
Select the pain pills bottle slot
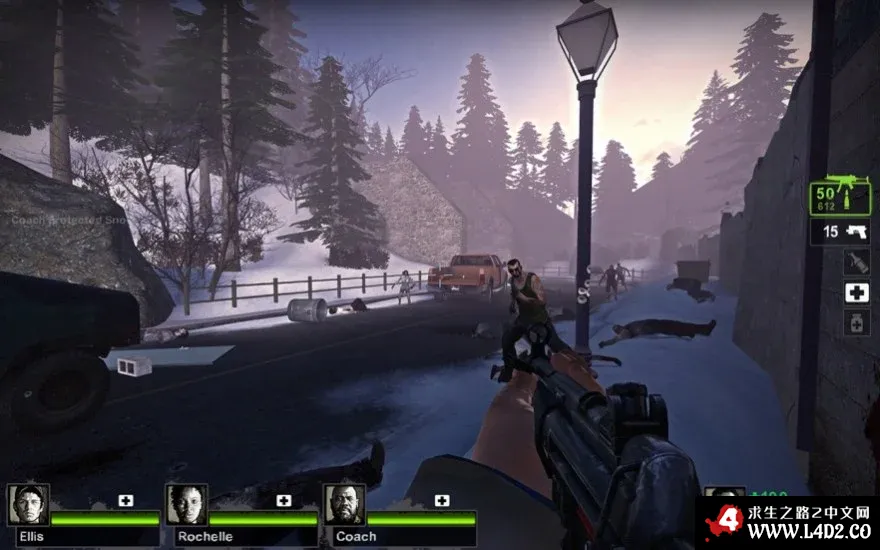click(x=856, y=322)
